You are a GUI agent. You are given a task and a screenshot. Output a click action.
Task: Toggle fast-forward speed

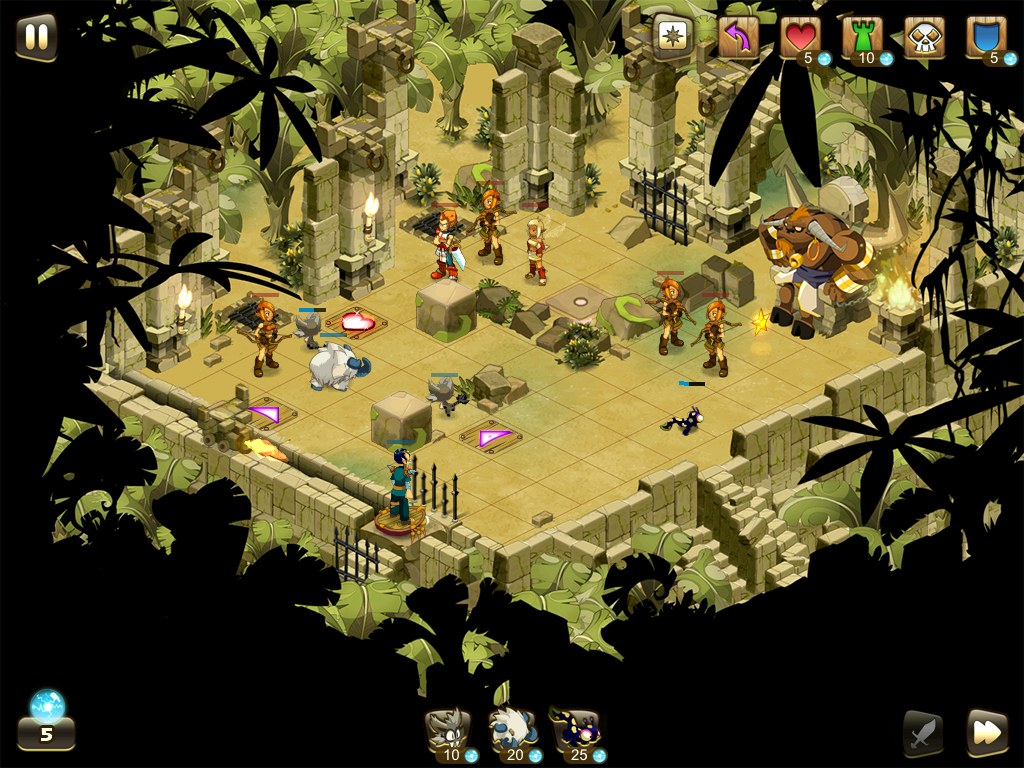pyautogui.click(x=986, y=733)
